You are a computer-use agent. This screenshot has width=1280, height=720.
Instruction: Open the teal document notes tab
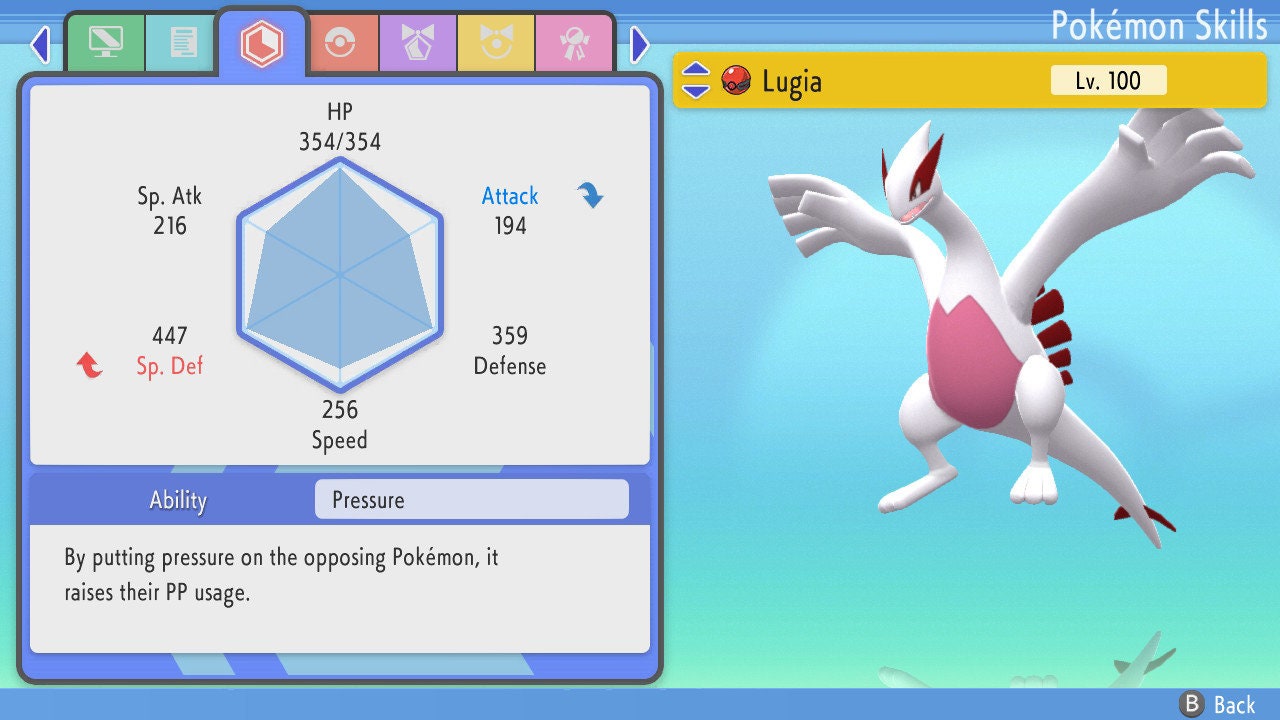coord(183,43)
